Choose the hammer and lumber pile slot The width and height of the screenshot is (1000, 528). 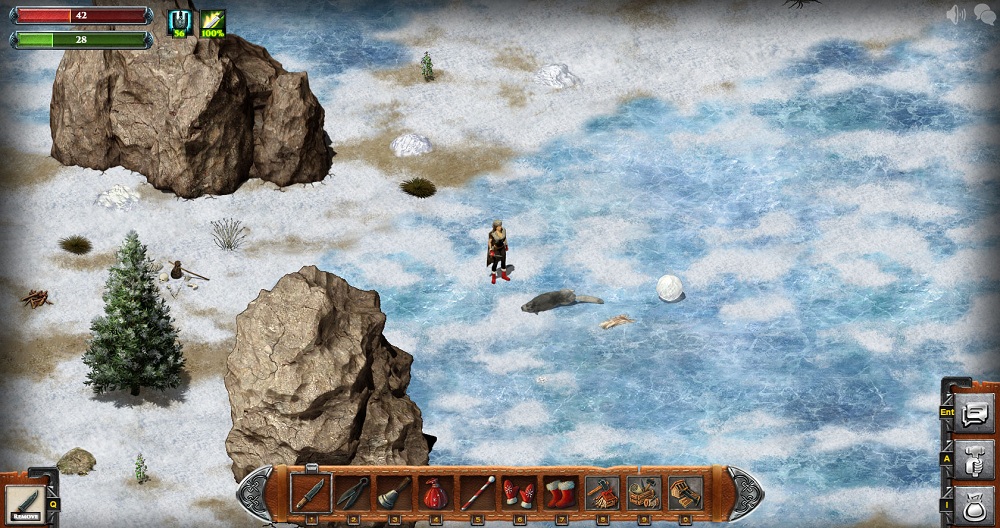(644, 492)
